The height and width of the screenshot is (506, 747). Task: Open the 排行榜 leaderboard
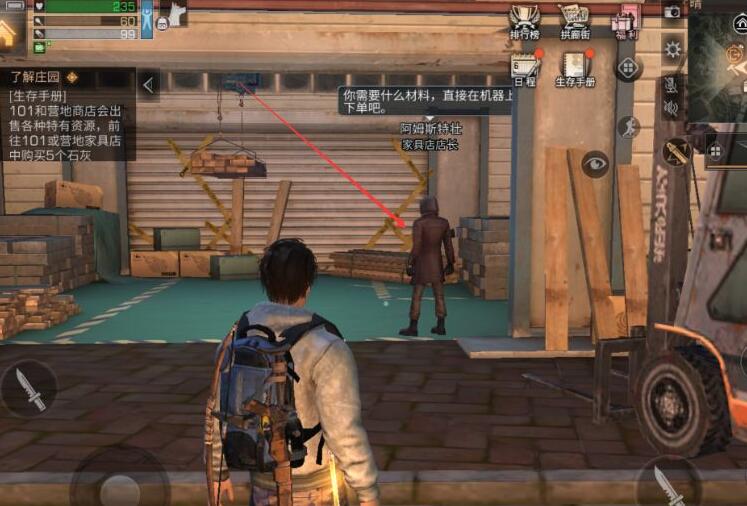tap(525, 21)
